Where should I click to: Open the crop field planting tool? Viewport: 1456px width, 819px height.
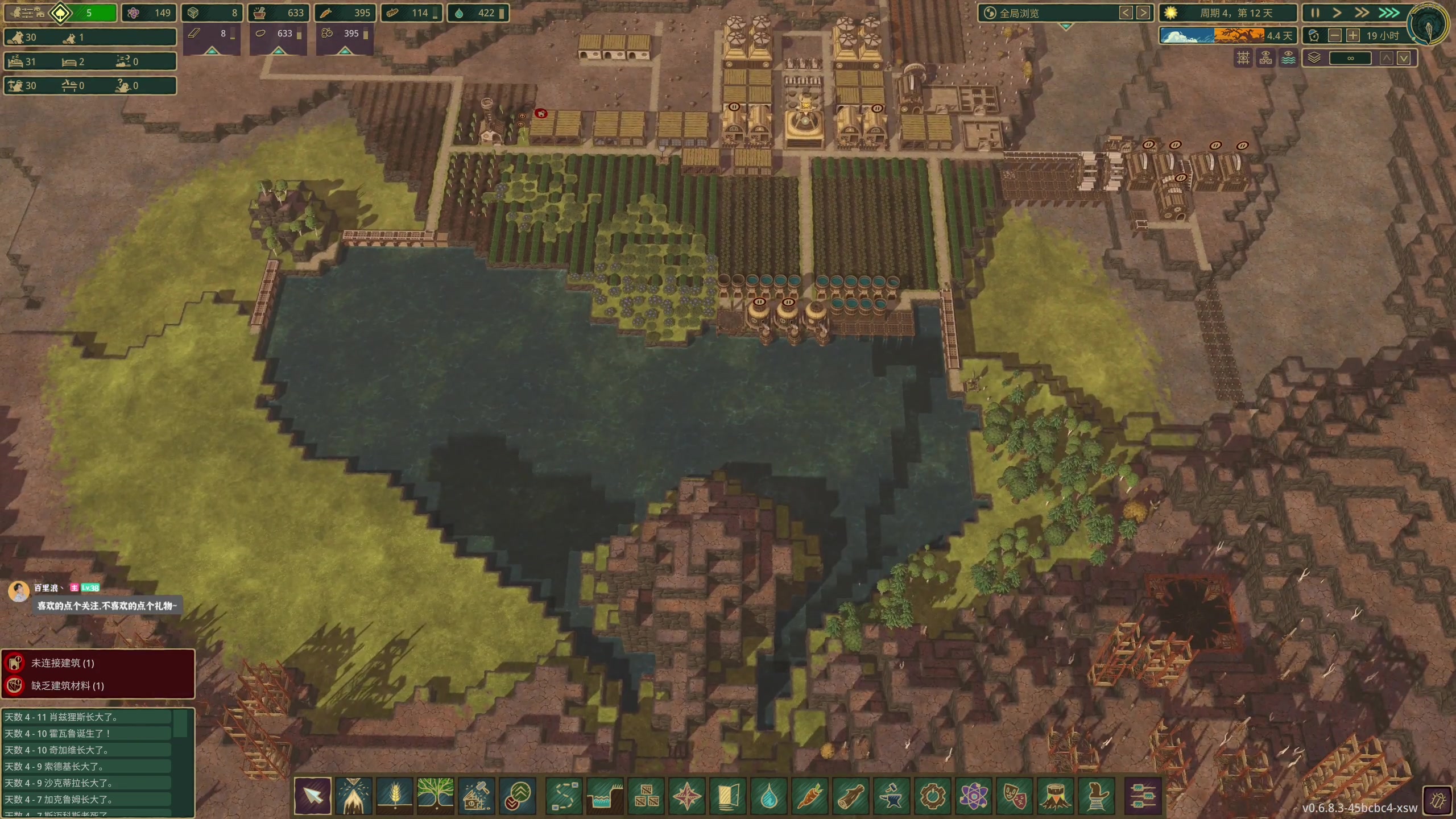click(x=395, y=796)
